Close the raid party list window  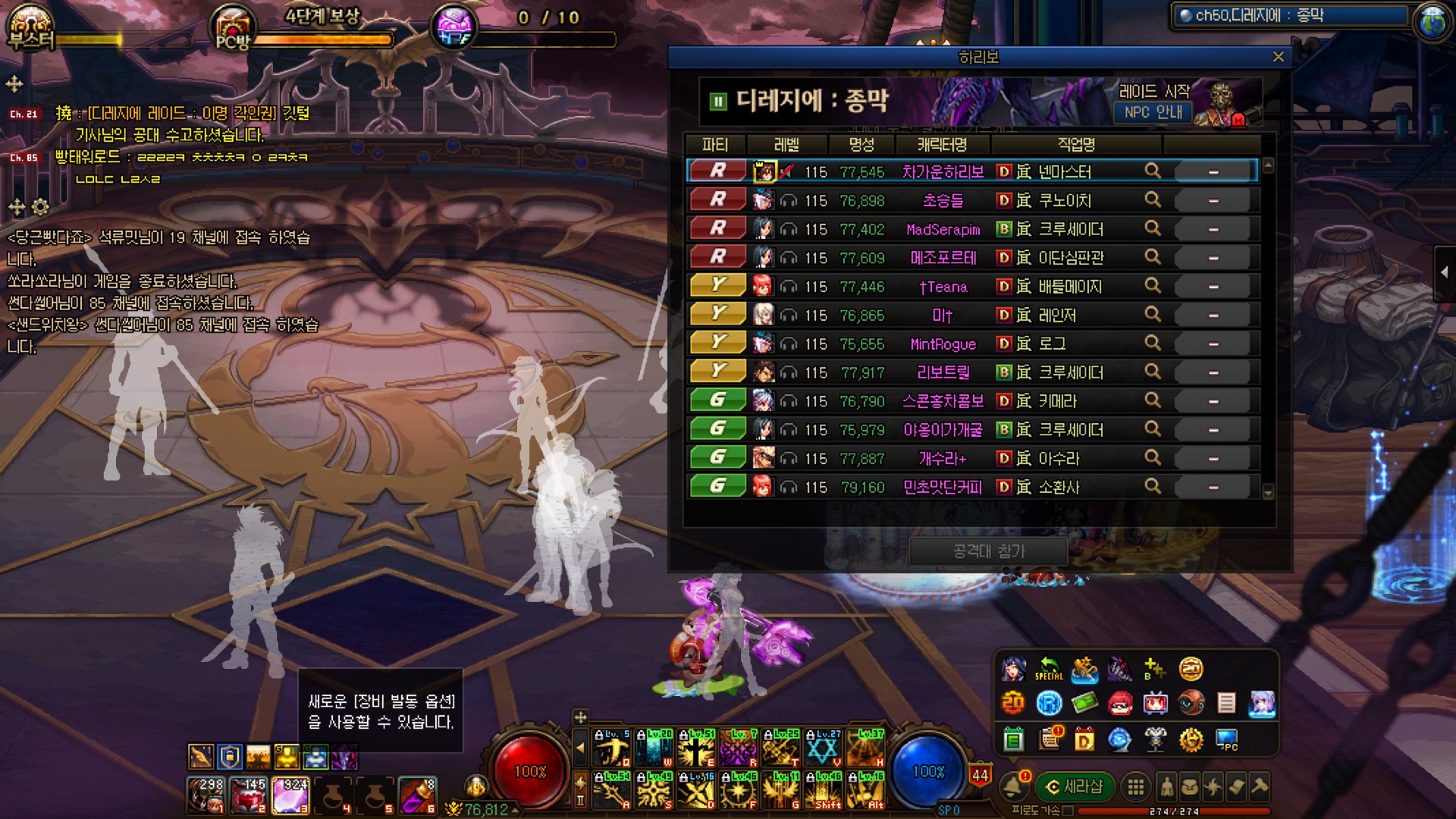pos(1278,57)
